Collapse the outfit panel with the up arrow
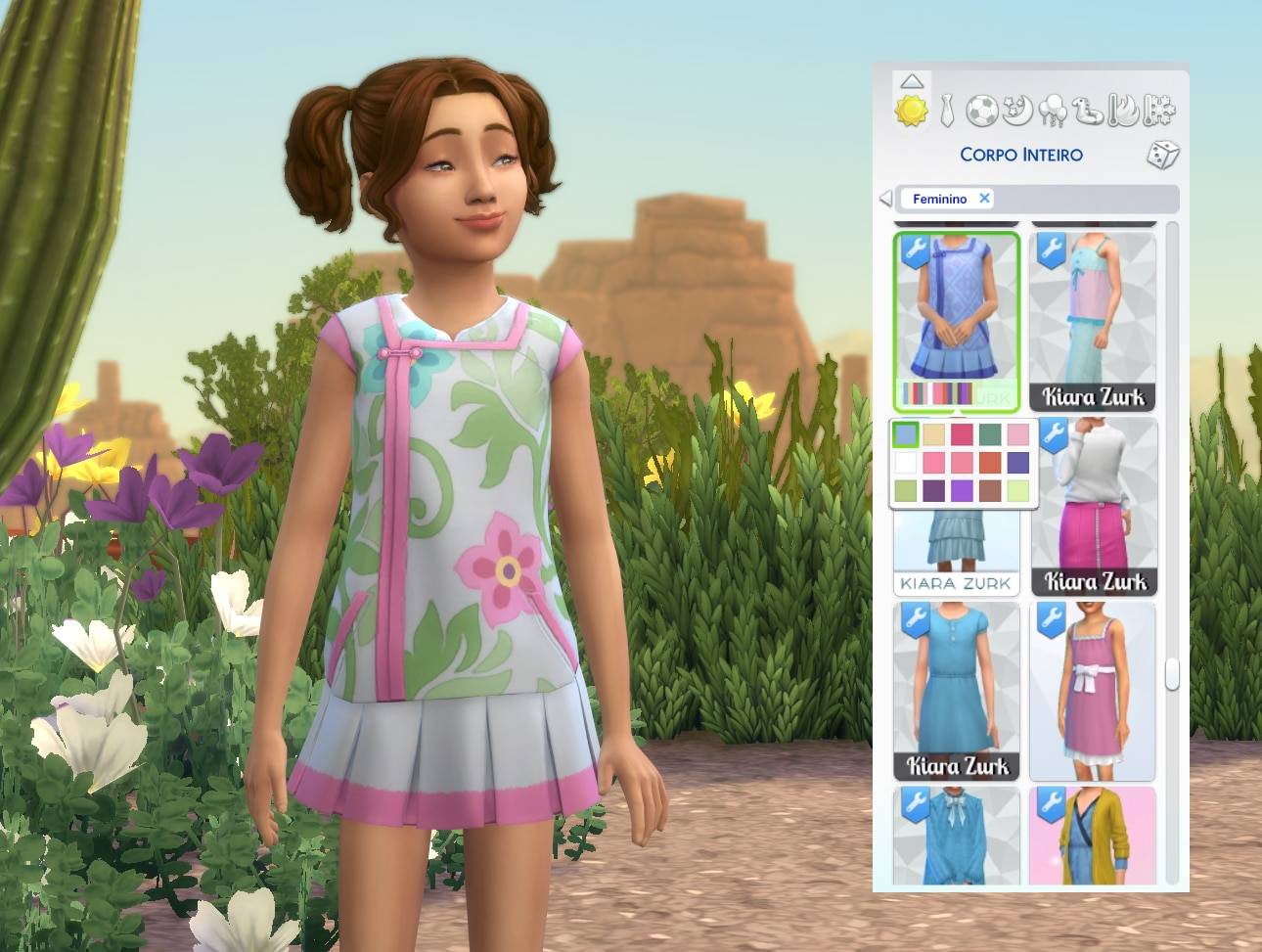Image resolution: width=1262 pixels, height=952 pixels. coord(913,80)
